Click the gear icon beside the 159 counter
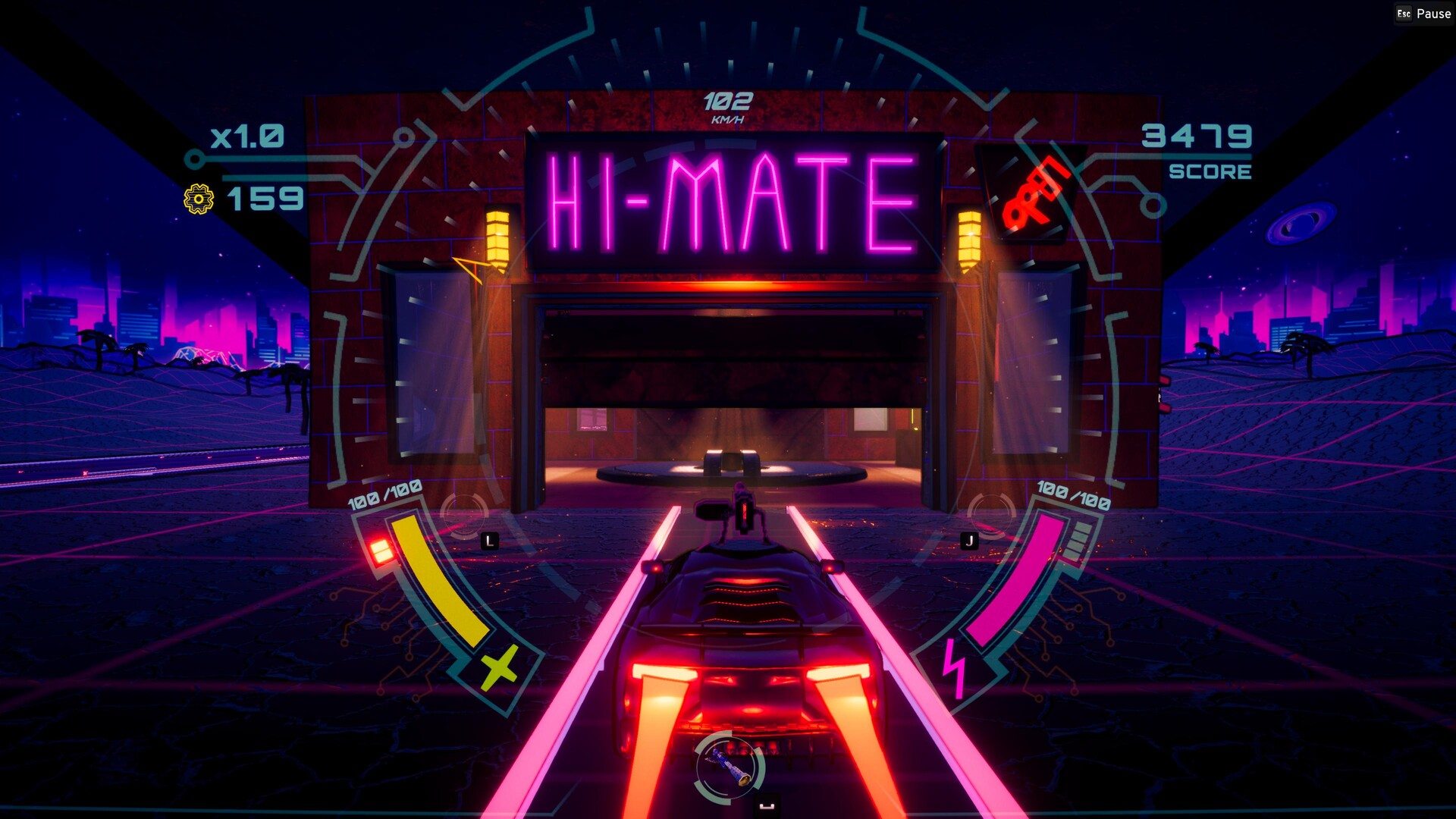Image resolution: width=1456 pixels, height=819 pixels. point(198,199)
